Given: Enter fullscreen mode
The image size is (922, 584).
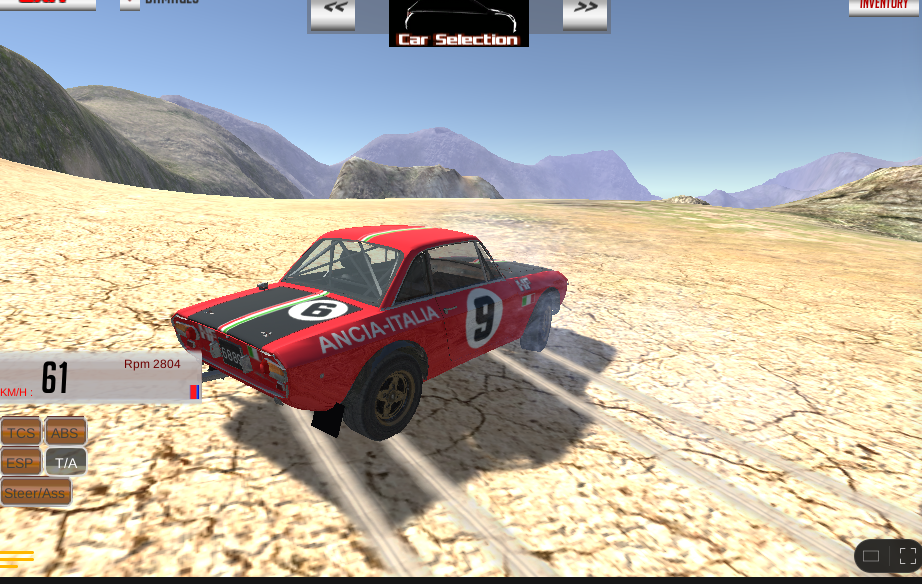Looking at the screenshot, I should click(x=907, y=556).
